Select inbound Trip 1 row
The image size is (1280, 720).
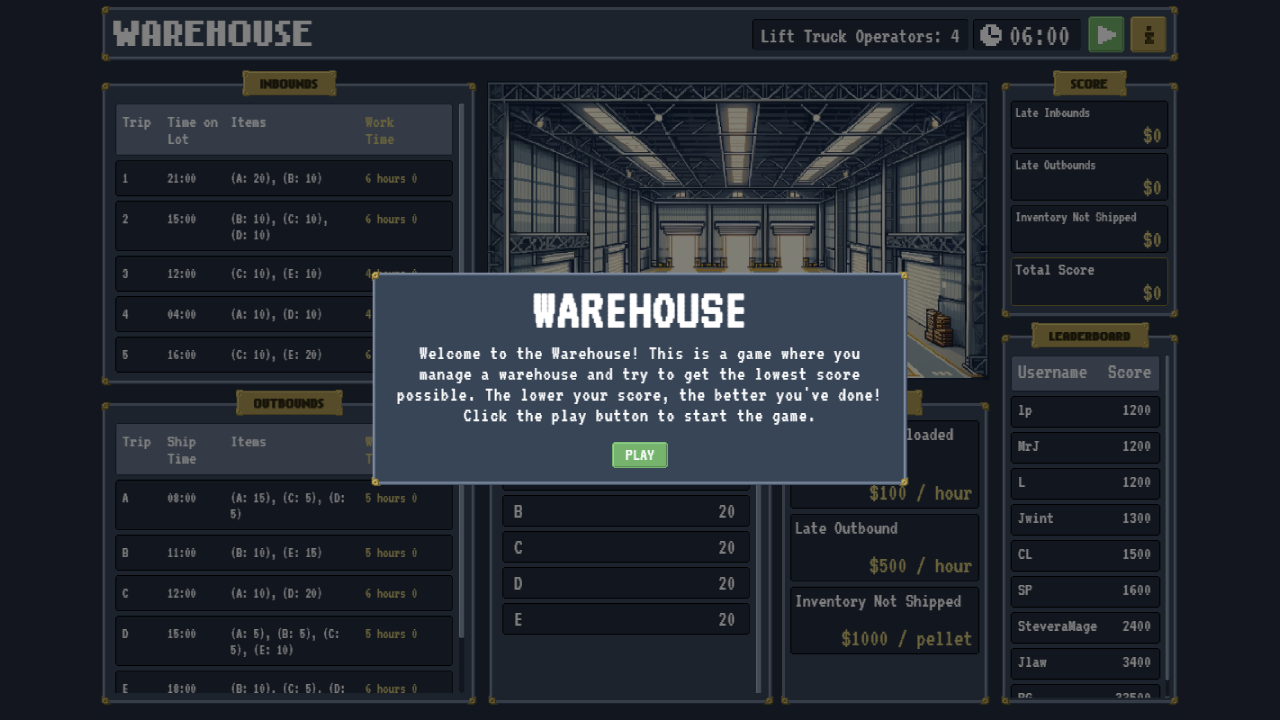point(283,177)
